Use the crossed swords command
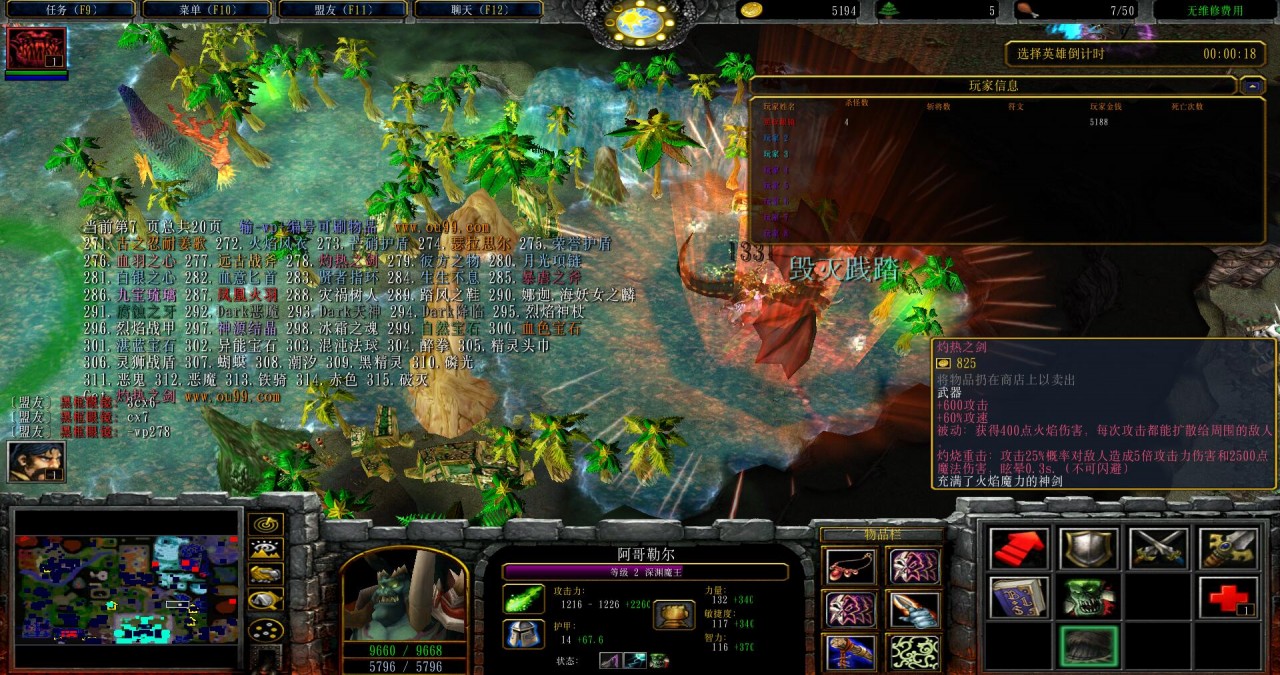 1158,548
